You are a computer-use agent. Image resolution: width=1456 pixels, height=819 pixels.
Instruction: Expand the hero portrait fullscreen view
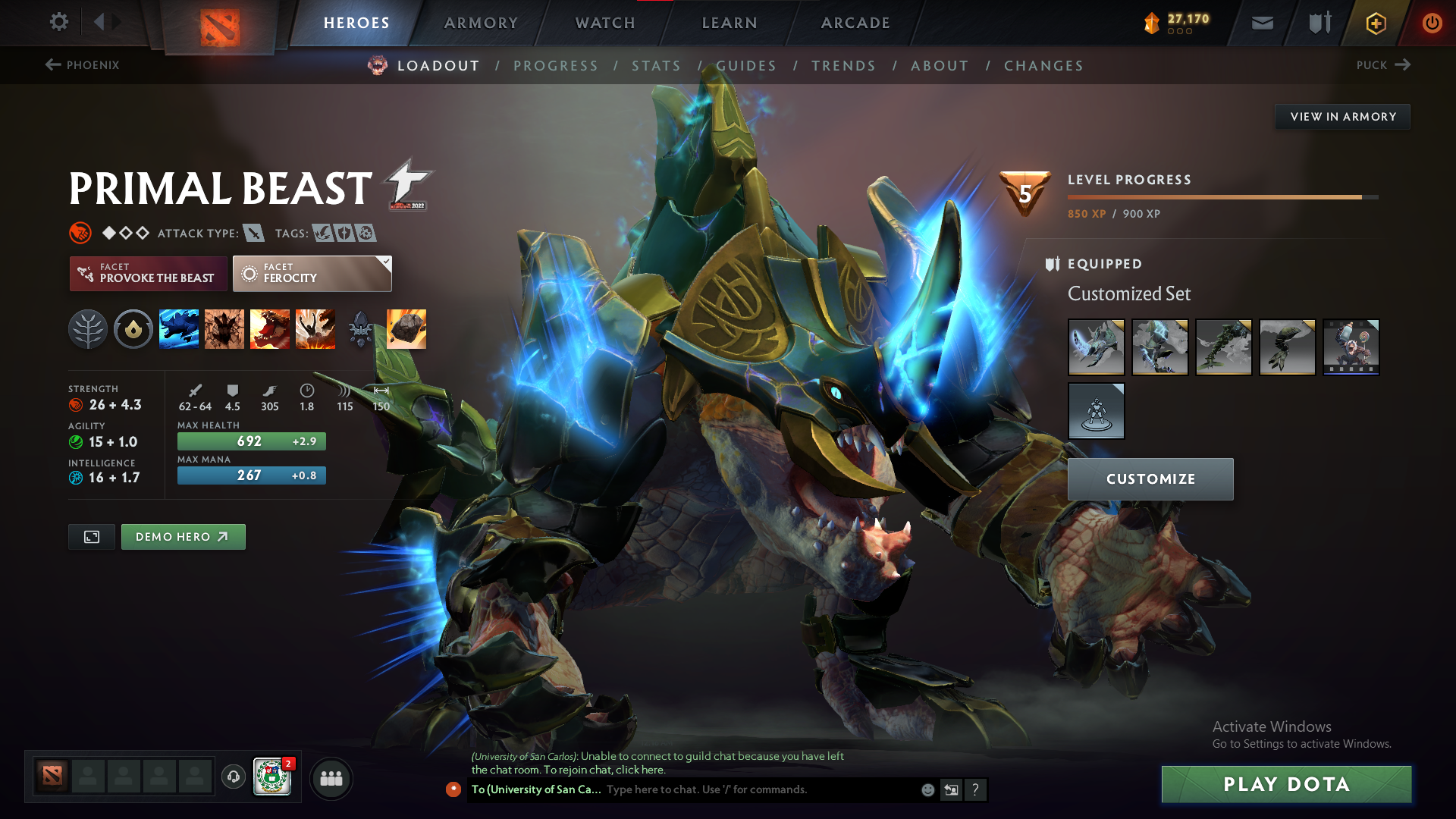point(91,536)
